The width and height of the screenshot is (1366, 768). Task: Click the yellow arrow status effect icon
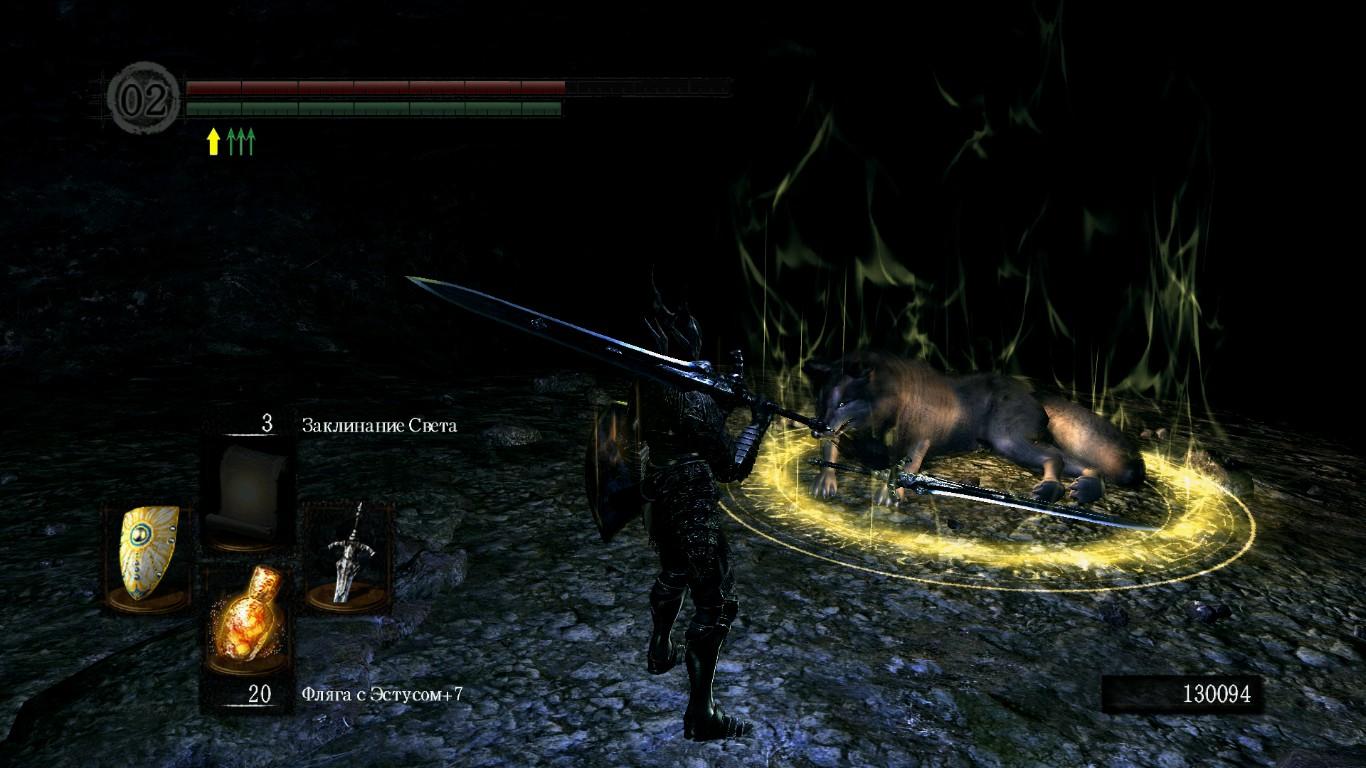213,142
